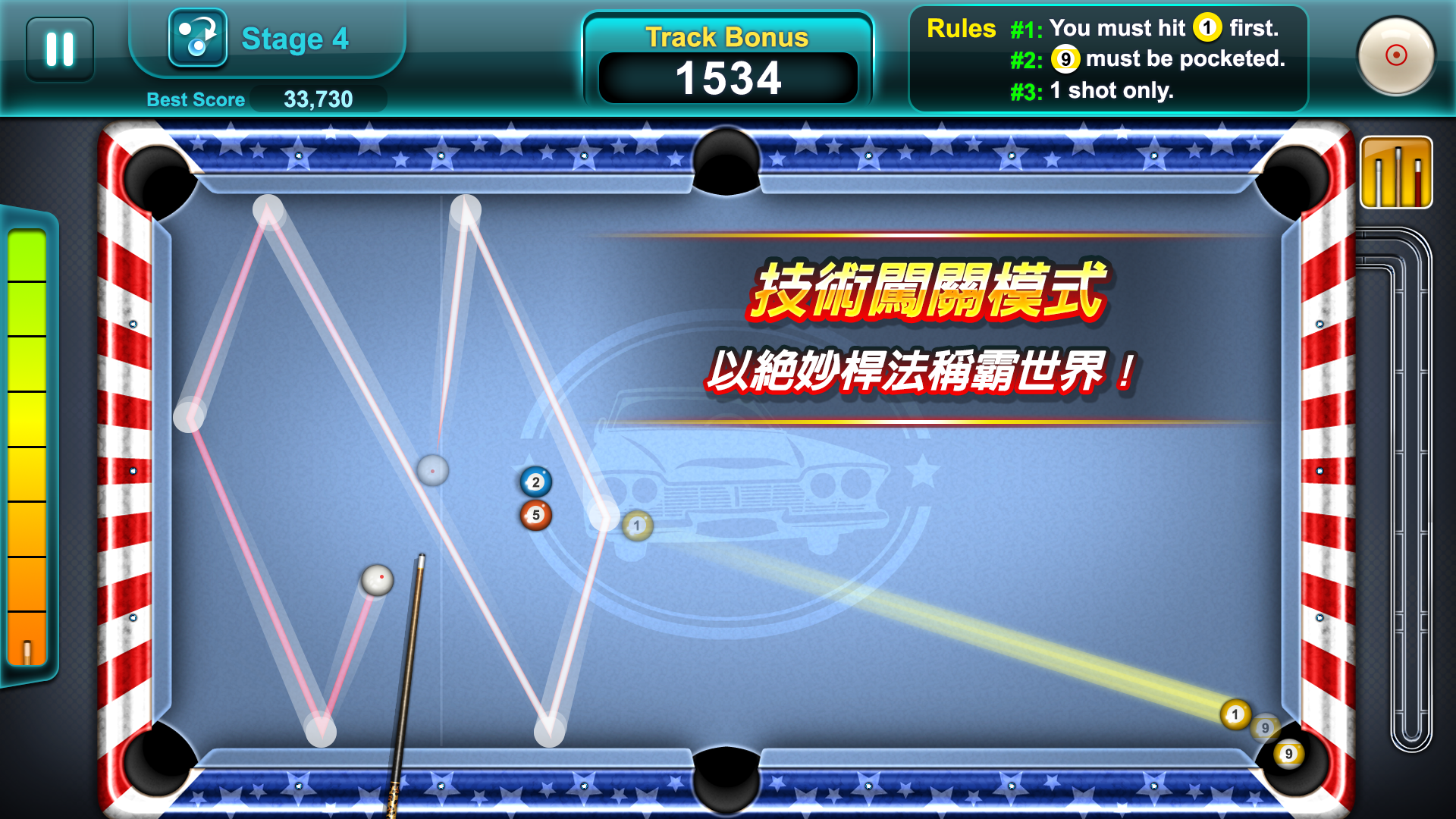Image resolution: width=1456 pixels, height=819 pixels.
Task: Tap the cue ball at the cue tip
Action: (379, 579)
